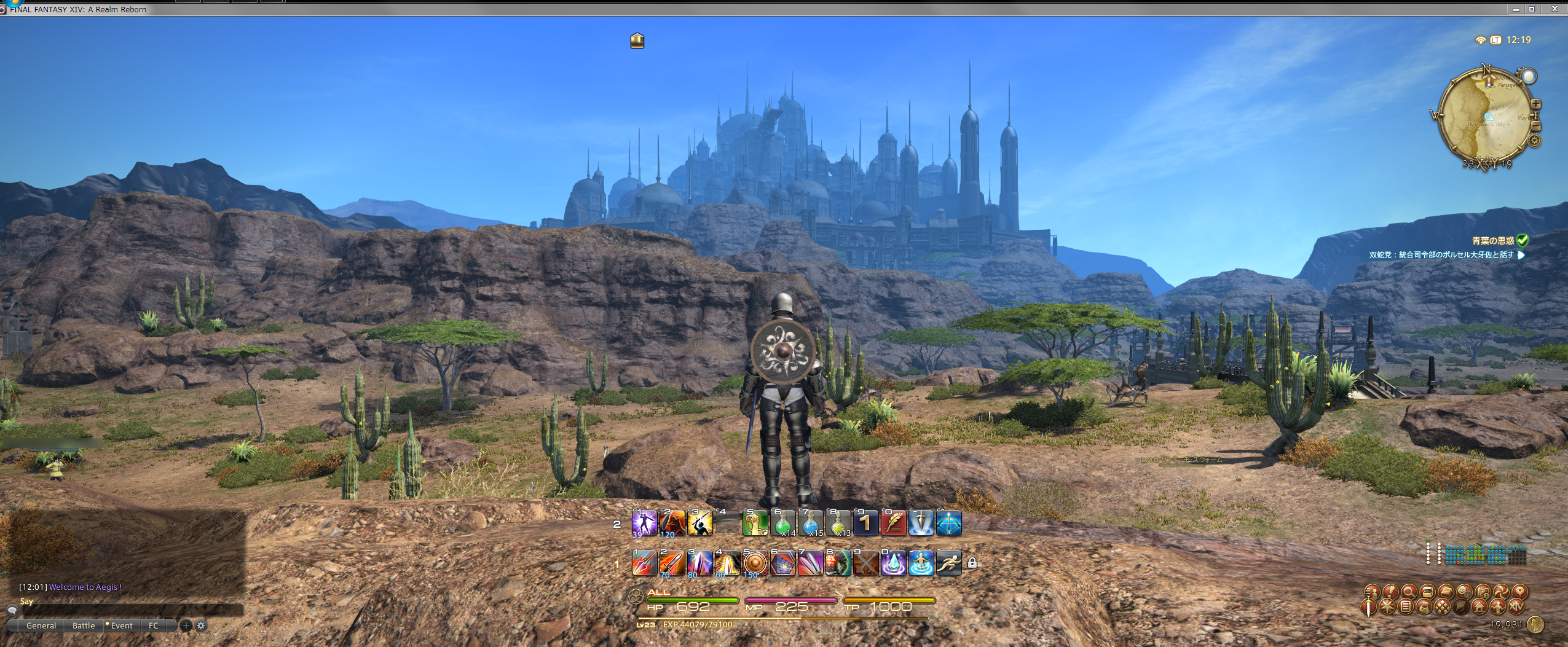Image resolution: width=1568 pixels, height=647 pixels.
Task: Open the minimap gear settings
Action: (1535, 141)
